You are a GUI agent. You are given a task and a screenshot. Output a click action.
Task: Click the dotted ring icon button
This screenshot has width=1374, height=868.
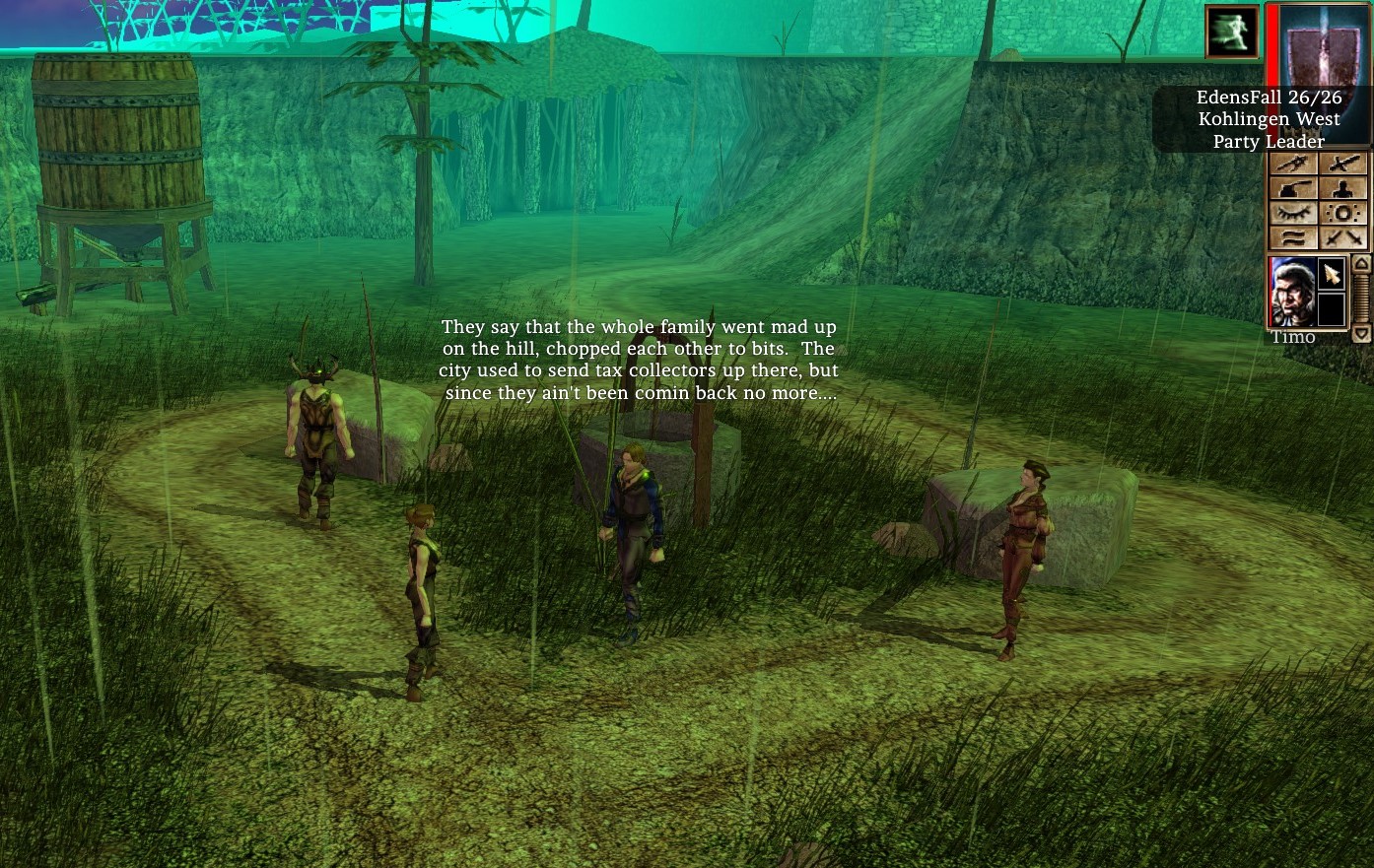1342,214
